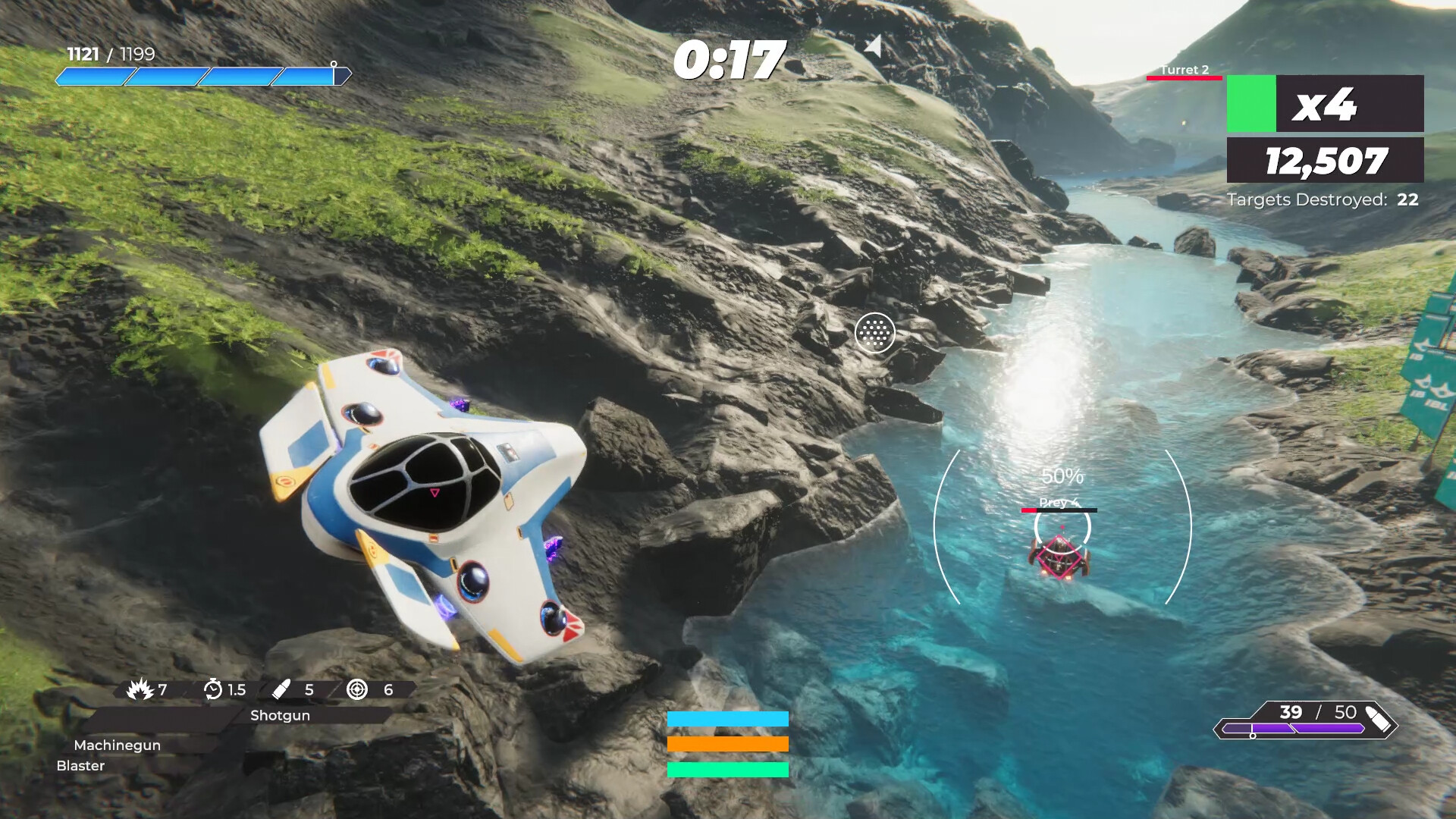Click the dotted aiming reticle on the cliffs

(876, 334)
